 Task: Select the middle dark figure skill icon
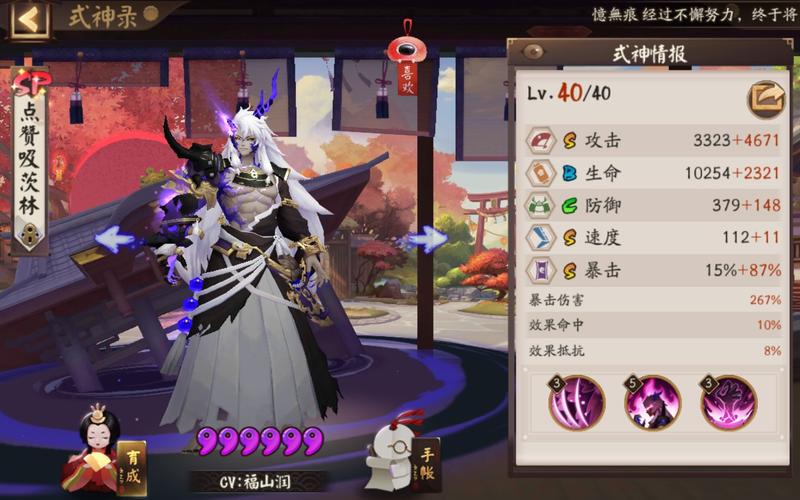[652, 403]
